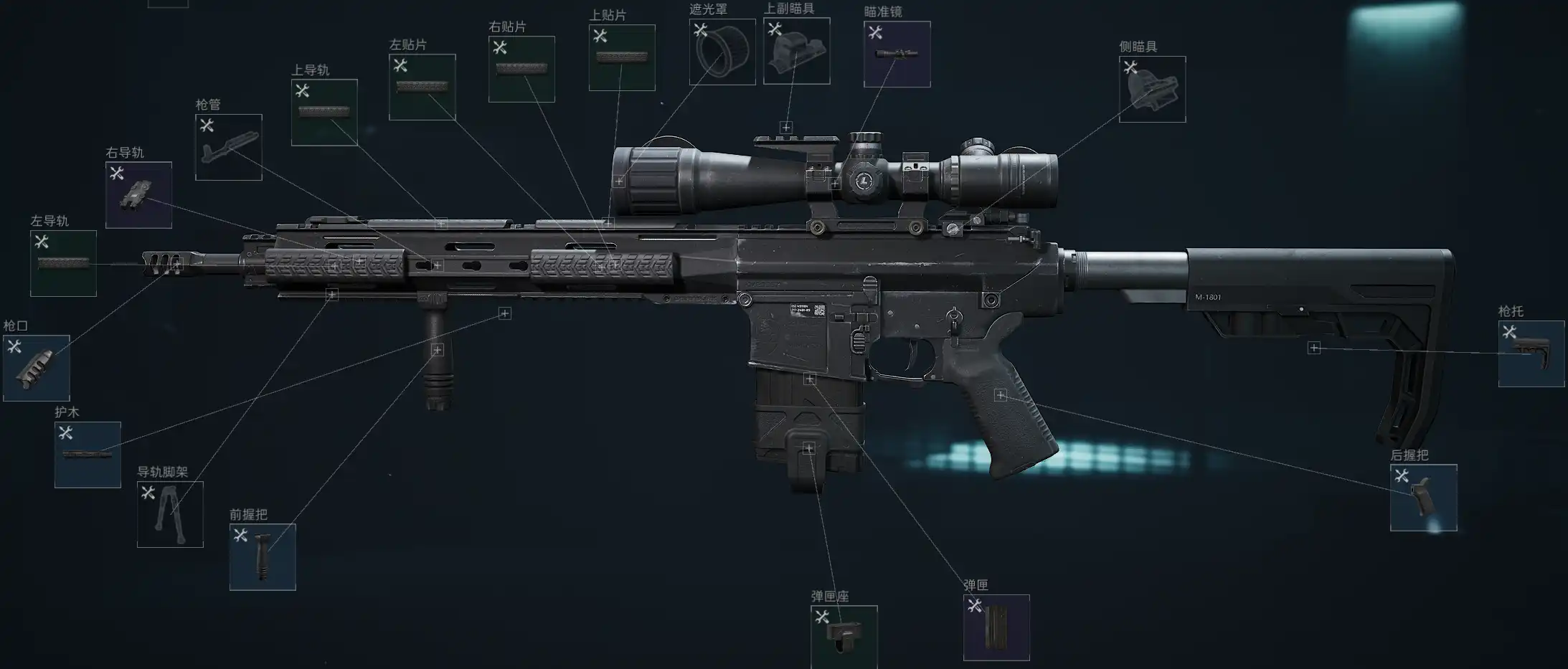Select the 左贴片 left panel slot
The width and height of the screenshot is (1568, 669).
click(x=422, y=87)
